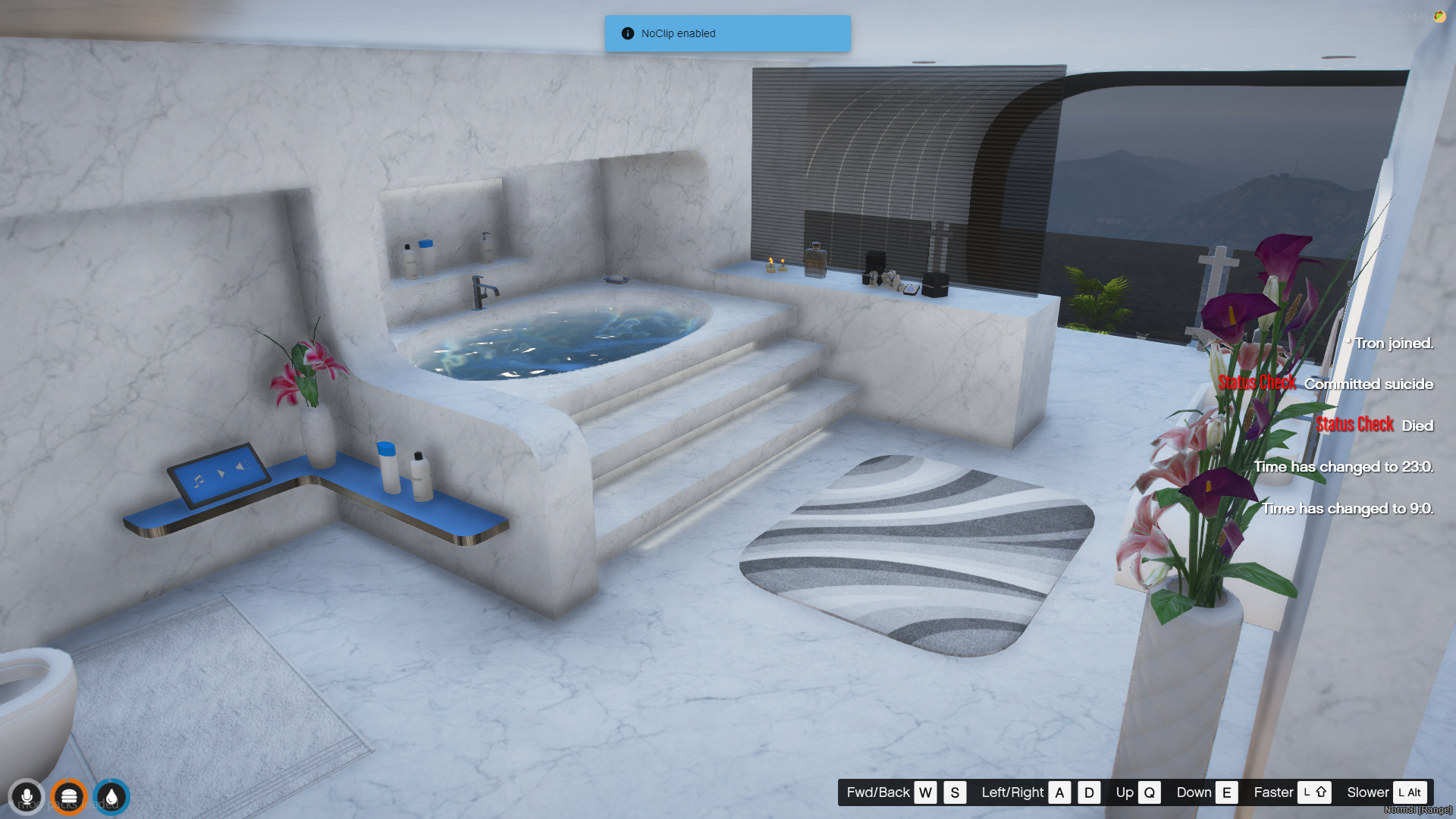1456x819 pixels.
Task: Click the FiveM taco watermark icon
Action: 1439,17
